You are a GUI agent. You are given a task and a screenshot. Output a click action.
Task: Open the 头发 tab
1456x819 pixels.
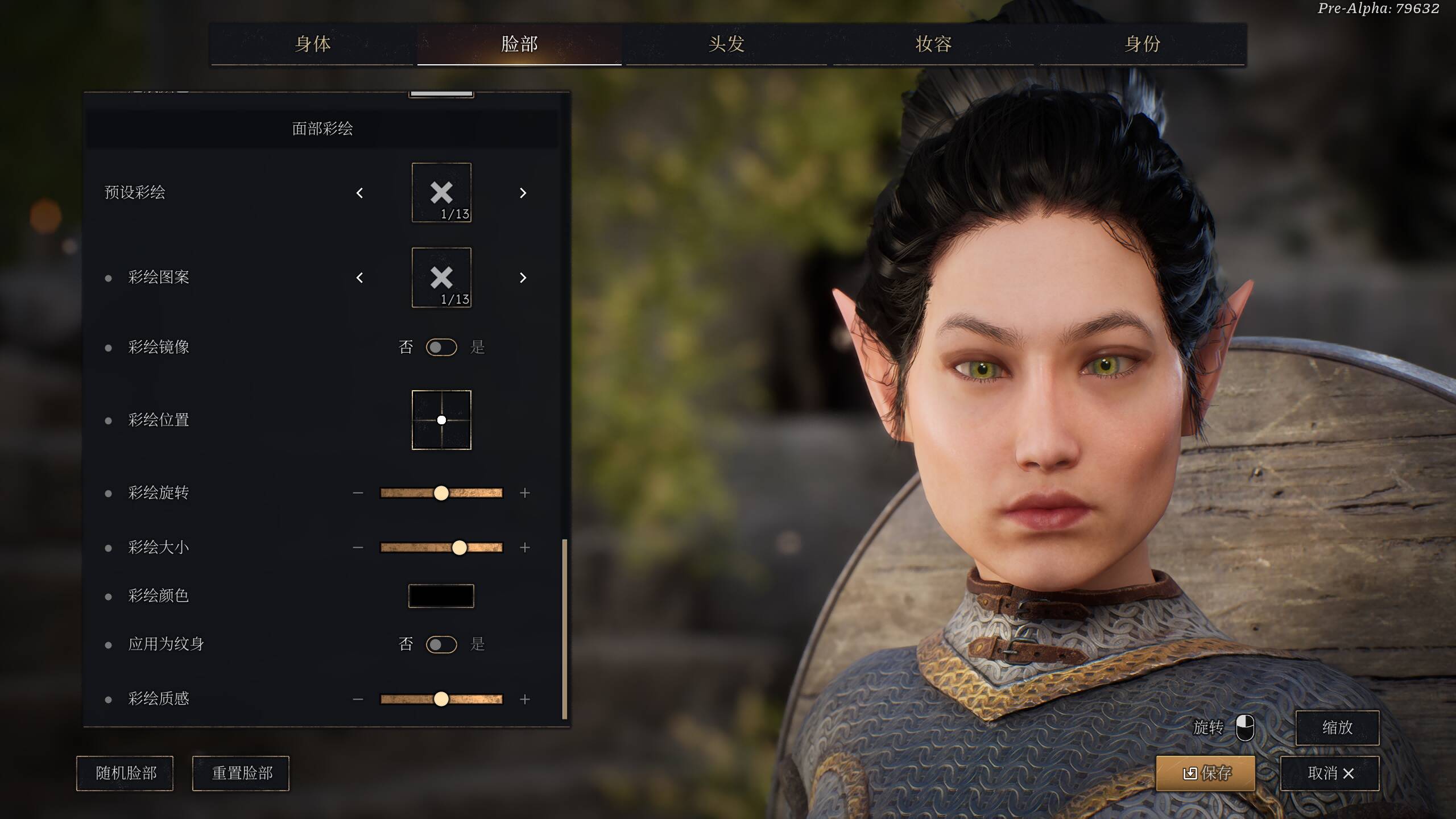point(726,44)
